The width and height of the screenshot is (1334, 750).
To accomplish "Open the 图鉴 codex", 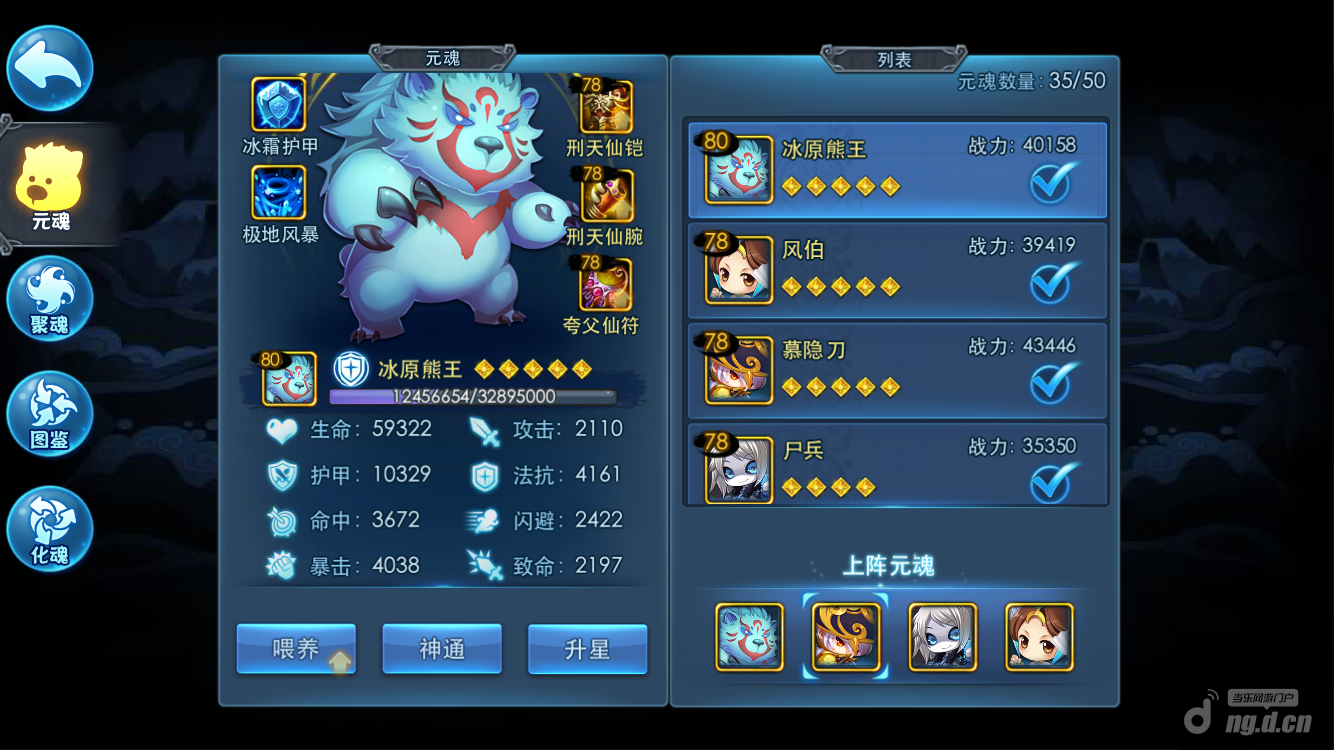I will [x=50, y=414].
